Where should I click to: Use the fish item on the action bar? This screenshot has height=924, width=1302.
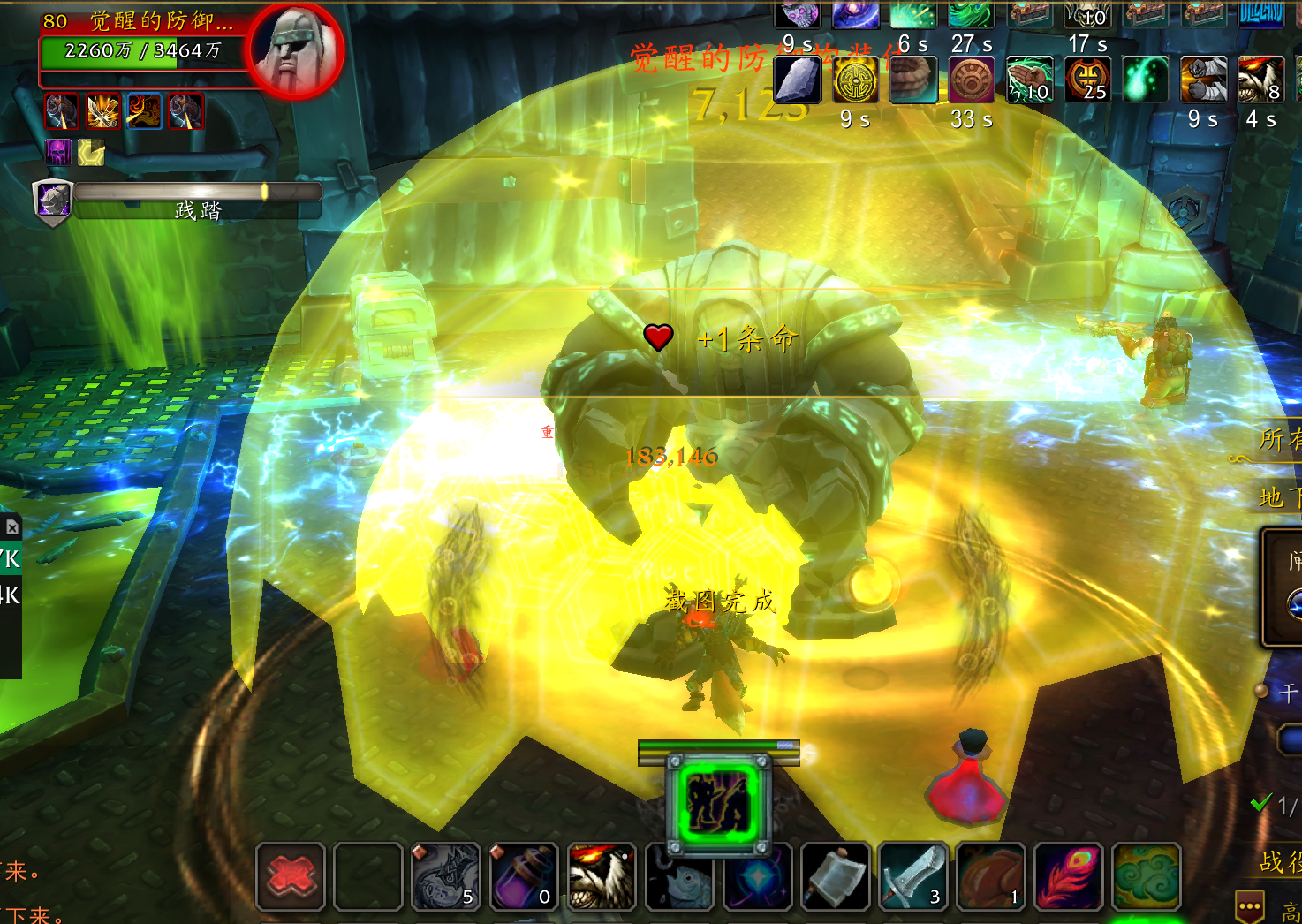pyautogui.click(x=679, y=876)
